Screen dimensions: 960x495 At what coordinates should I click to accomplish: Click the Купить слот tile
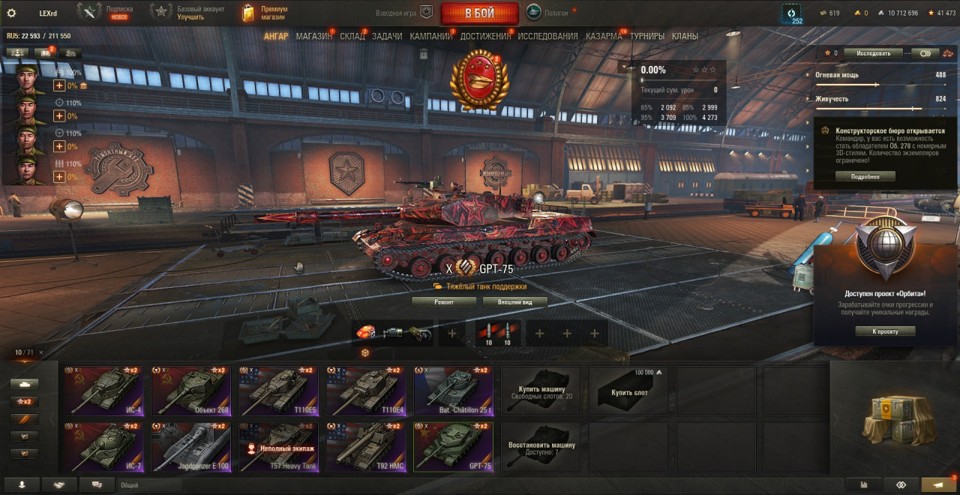pos(627,390)
